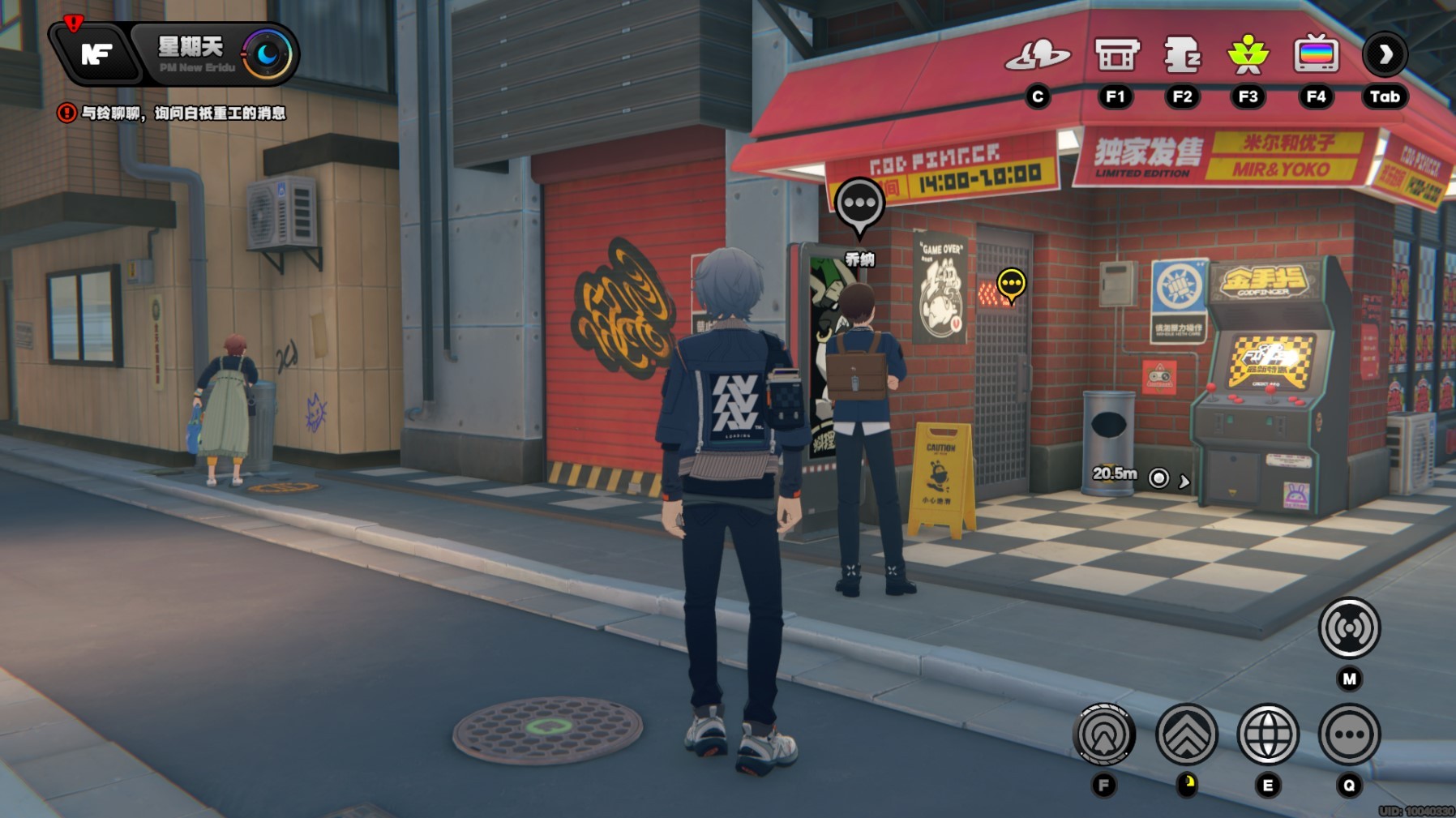This screenshot has width=1456, height=818.
Task: Open the planet-and-hat icon menu
Action: coord(1037,55)
